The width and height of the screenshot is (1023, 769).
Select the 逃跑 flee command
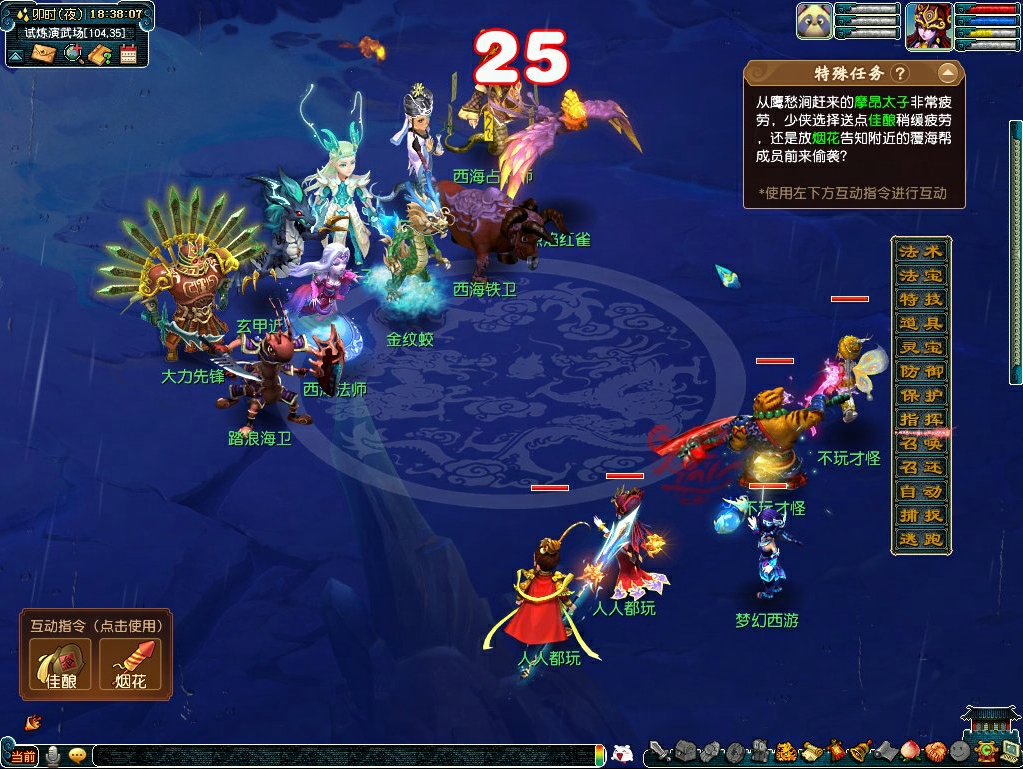pyautogui.click(x=920, y=540)
